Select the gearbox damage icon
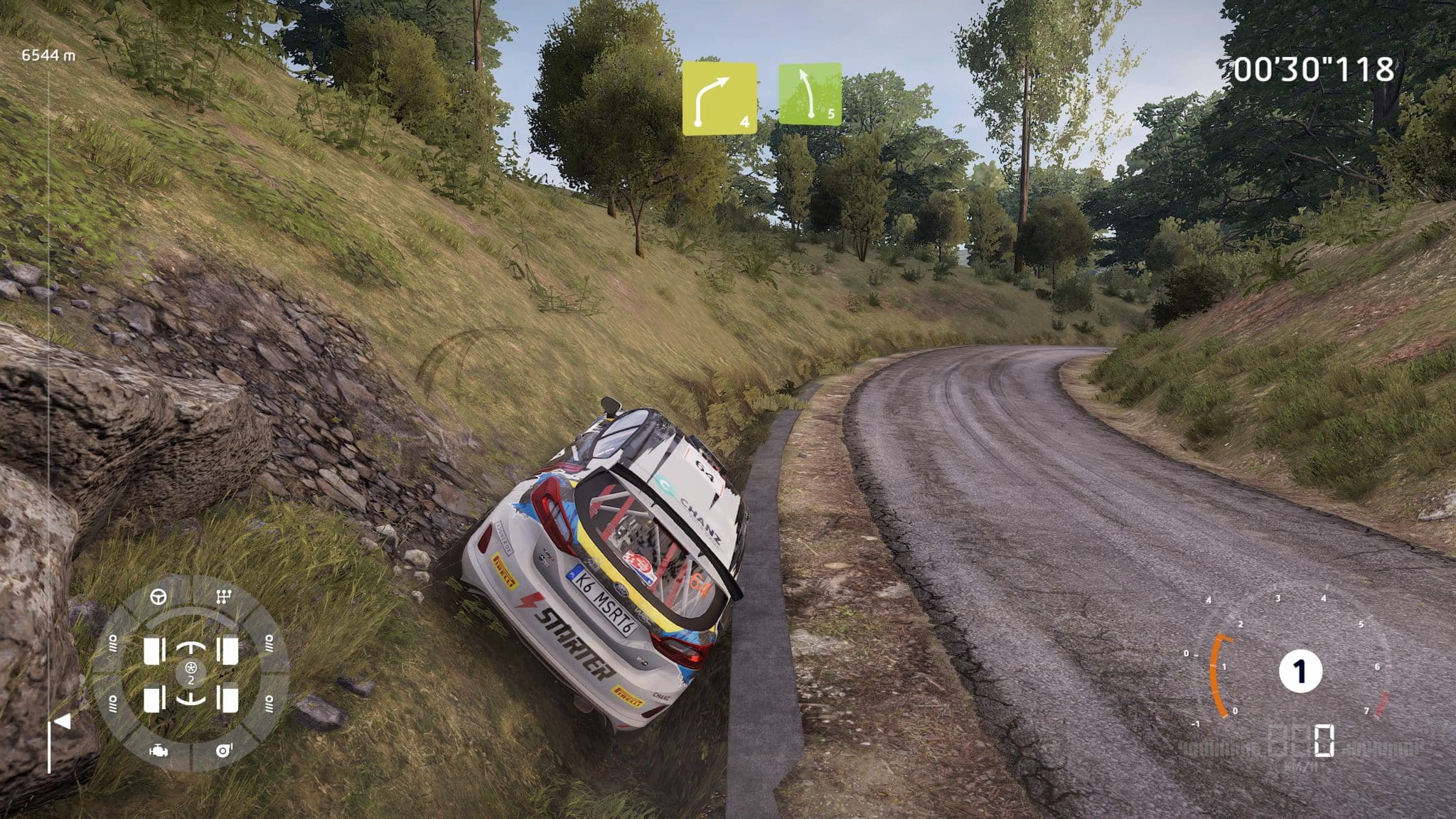Viewport: 1456px width, 819px height. [x=224, y=595]
